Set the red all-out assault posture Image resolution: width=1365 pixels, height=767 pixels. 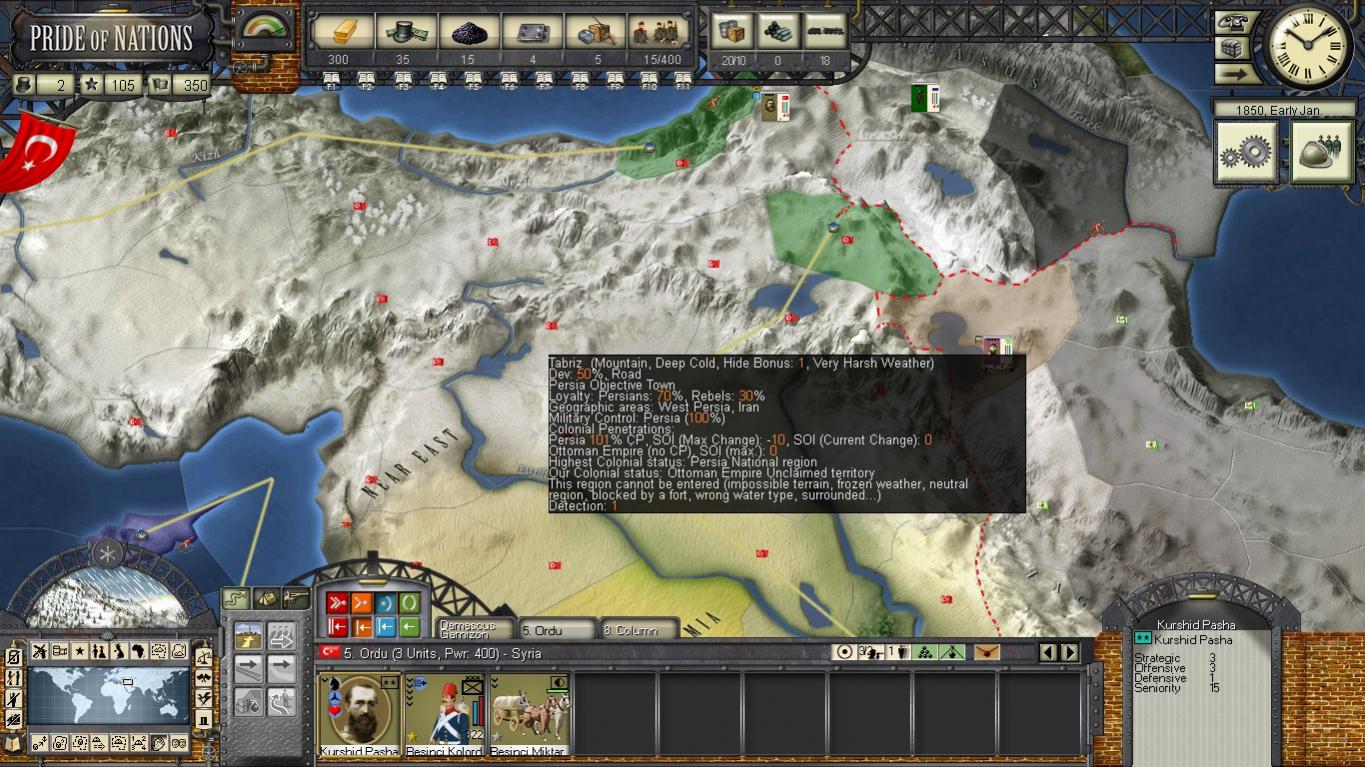[337, 603]
